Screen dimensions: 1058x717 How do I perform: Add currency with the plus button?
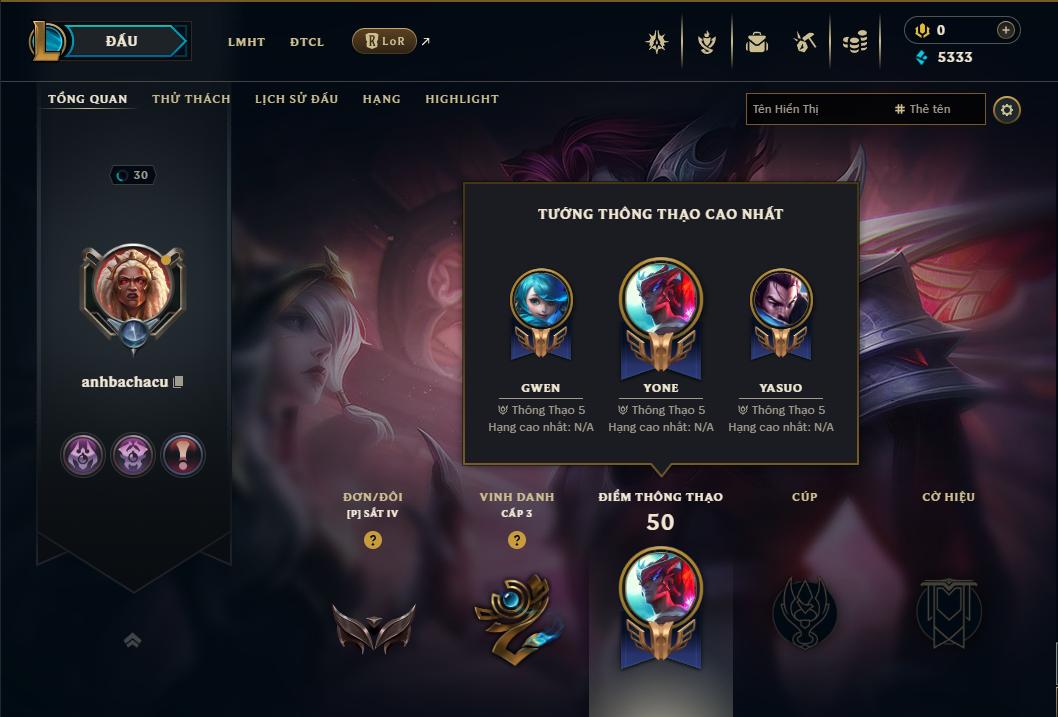pyautogui.click(x=1005, y=30)
